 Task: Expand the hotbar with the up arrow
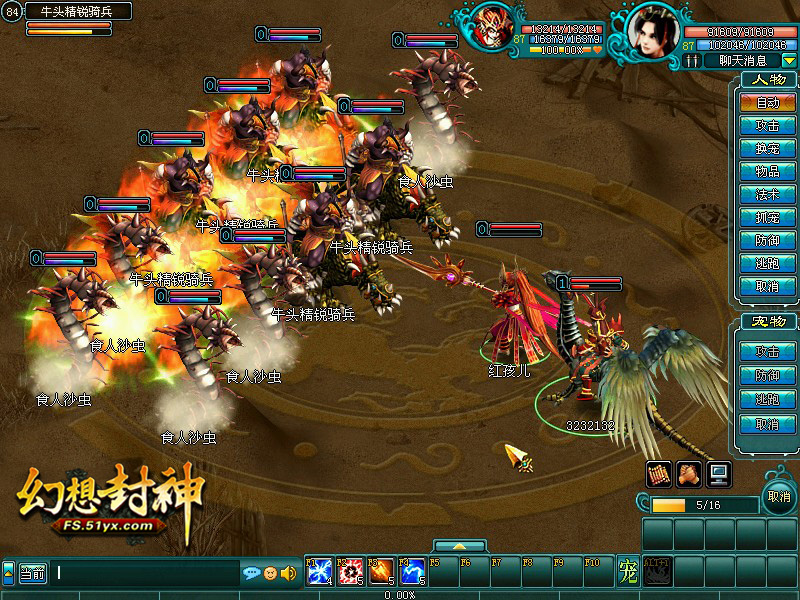459,547
